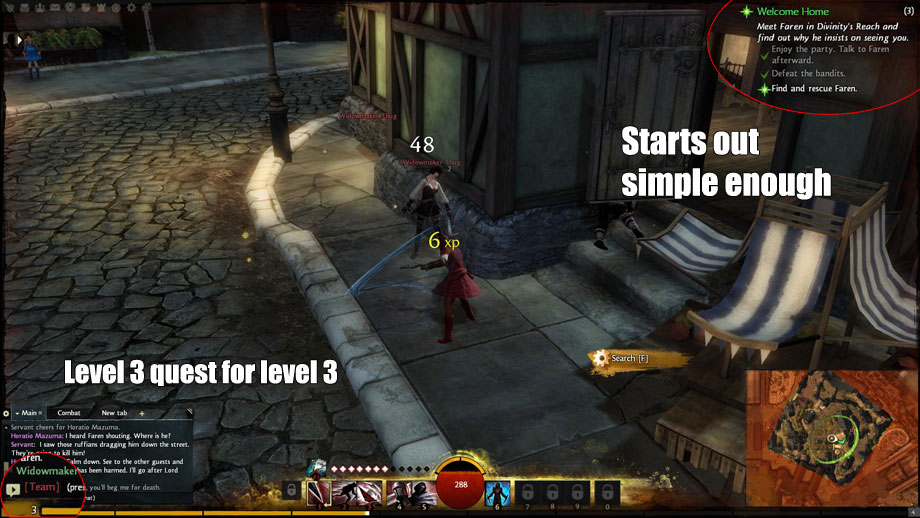The image size is (920, 518).
Task: Switch to the Combat chat tab
Action: tap(69, 412)
